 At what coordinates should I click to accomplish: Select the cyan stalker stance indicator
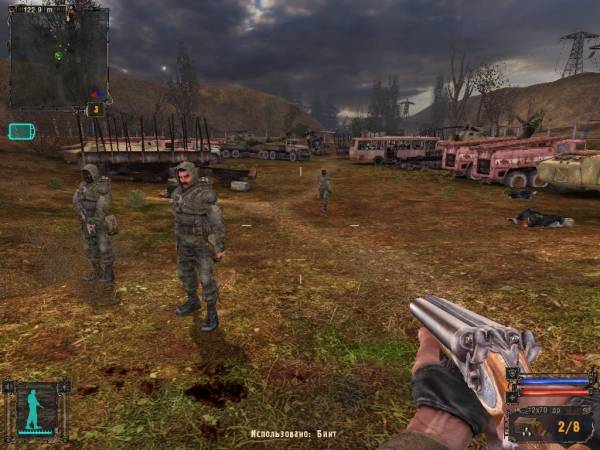(35, 410)
